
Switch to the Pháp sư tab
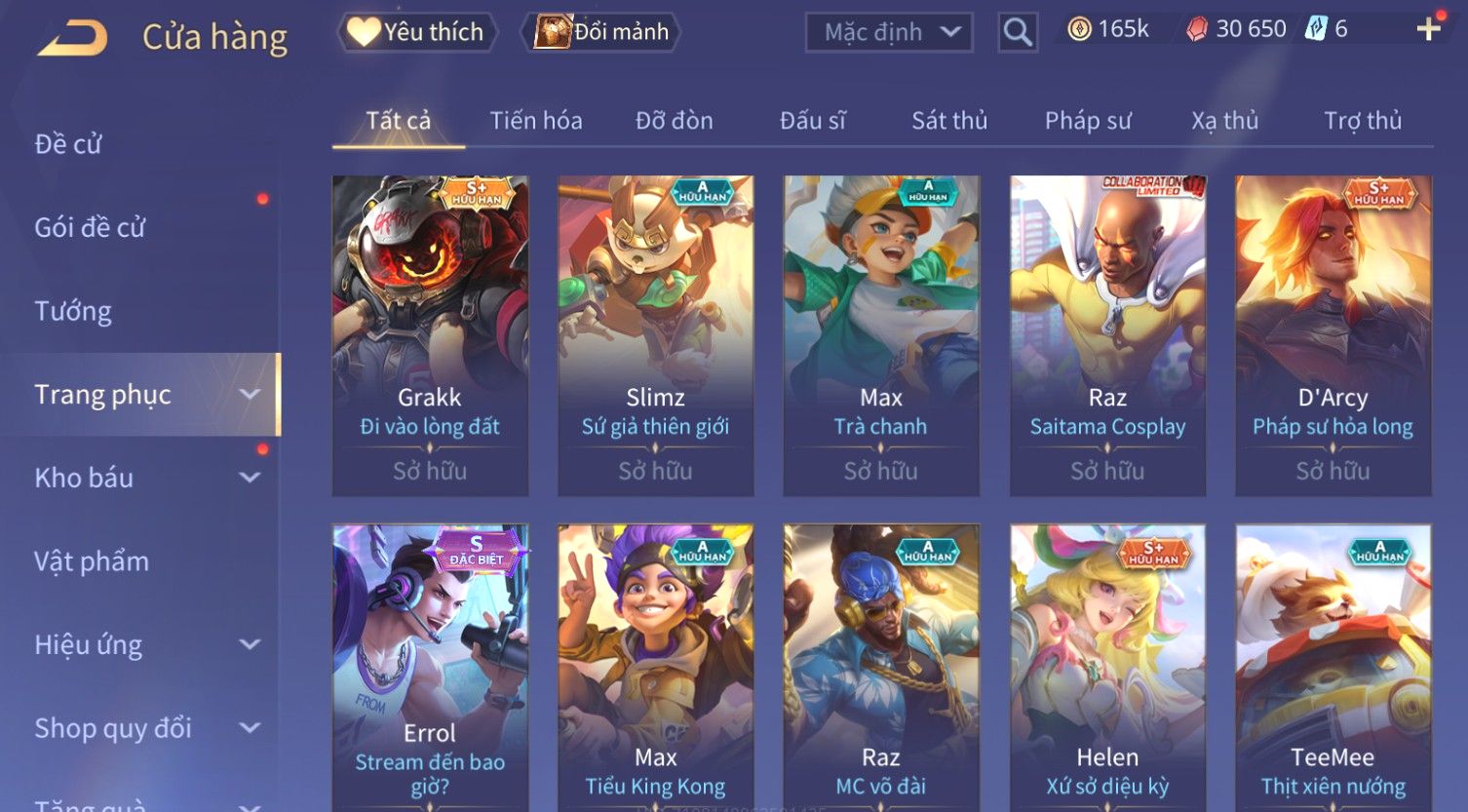[x=1088, y=121]
